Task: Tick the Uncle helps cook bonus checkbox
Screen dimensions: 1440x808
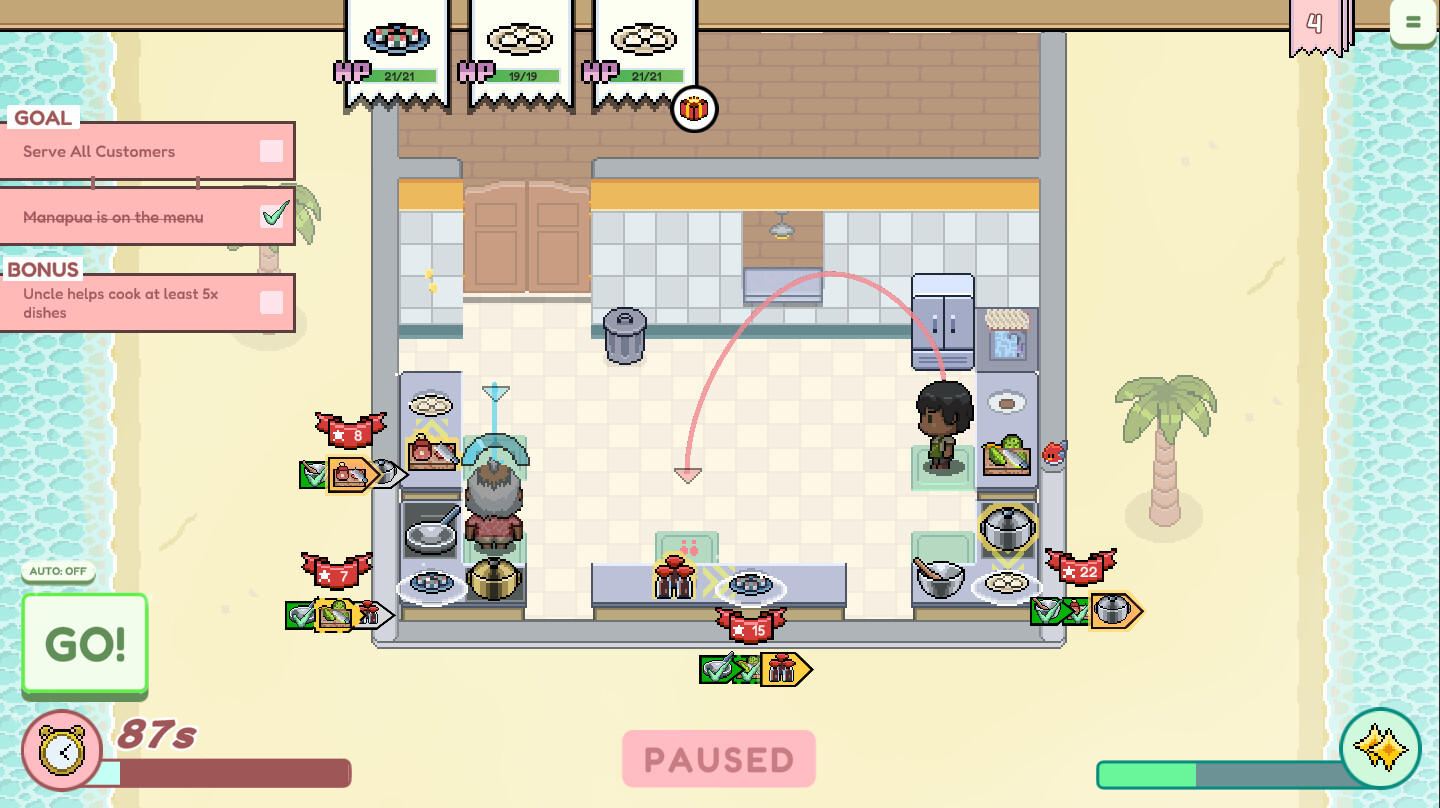Action: point(269,303)
